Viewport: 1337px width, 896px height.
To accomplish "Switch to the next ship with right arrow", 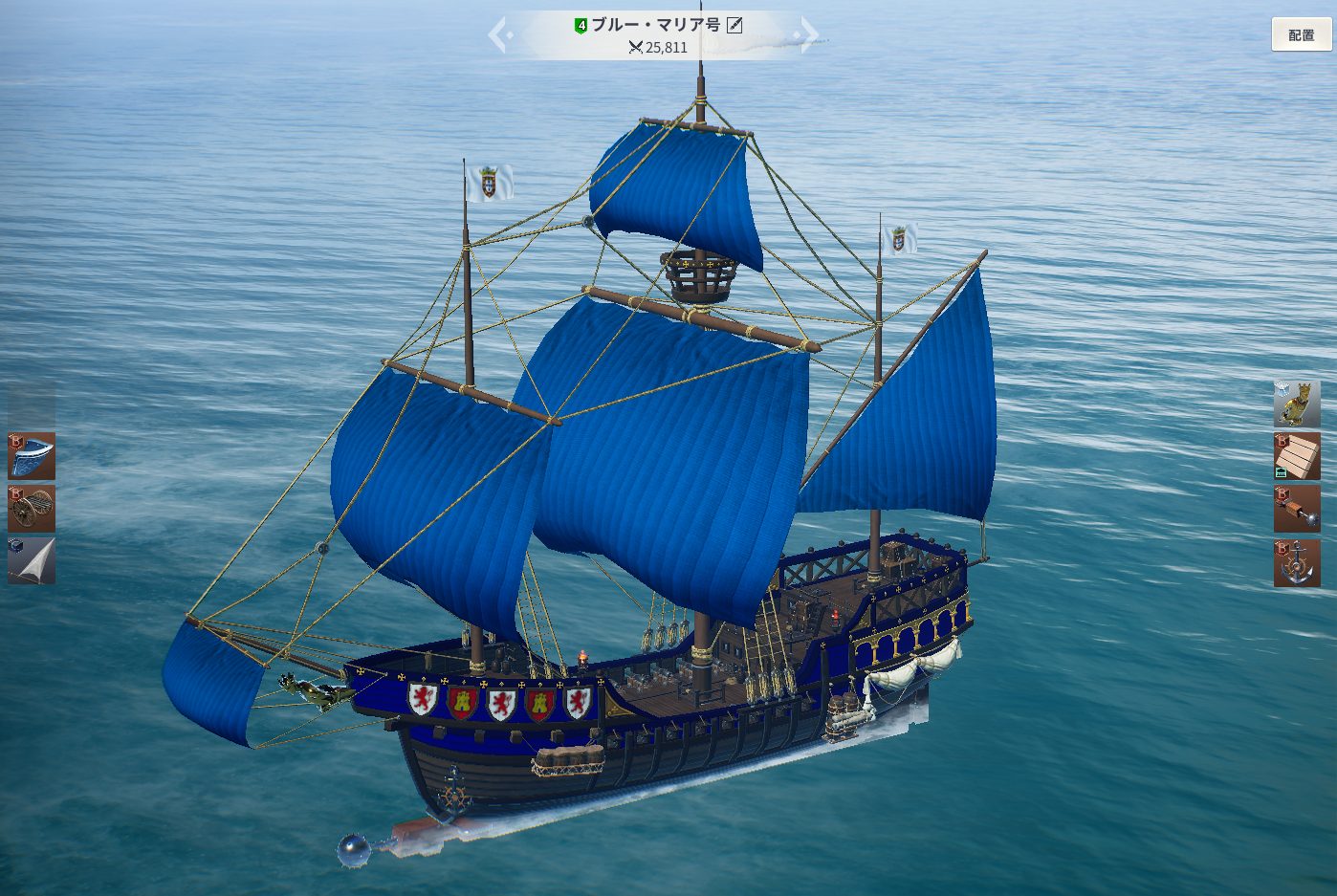I will coord(808,35).
